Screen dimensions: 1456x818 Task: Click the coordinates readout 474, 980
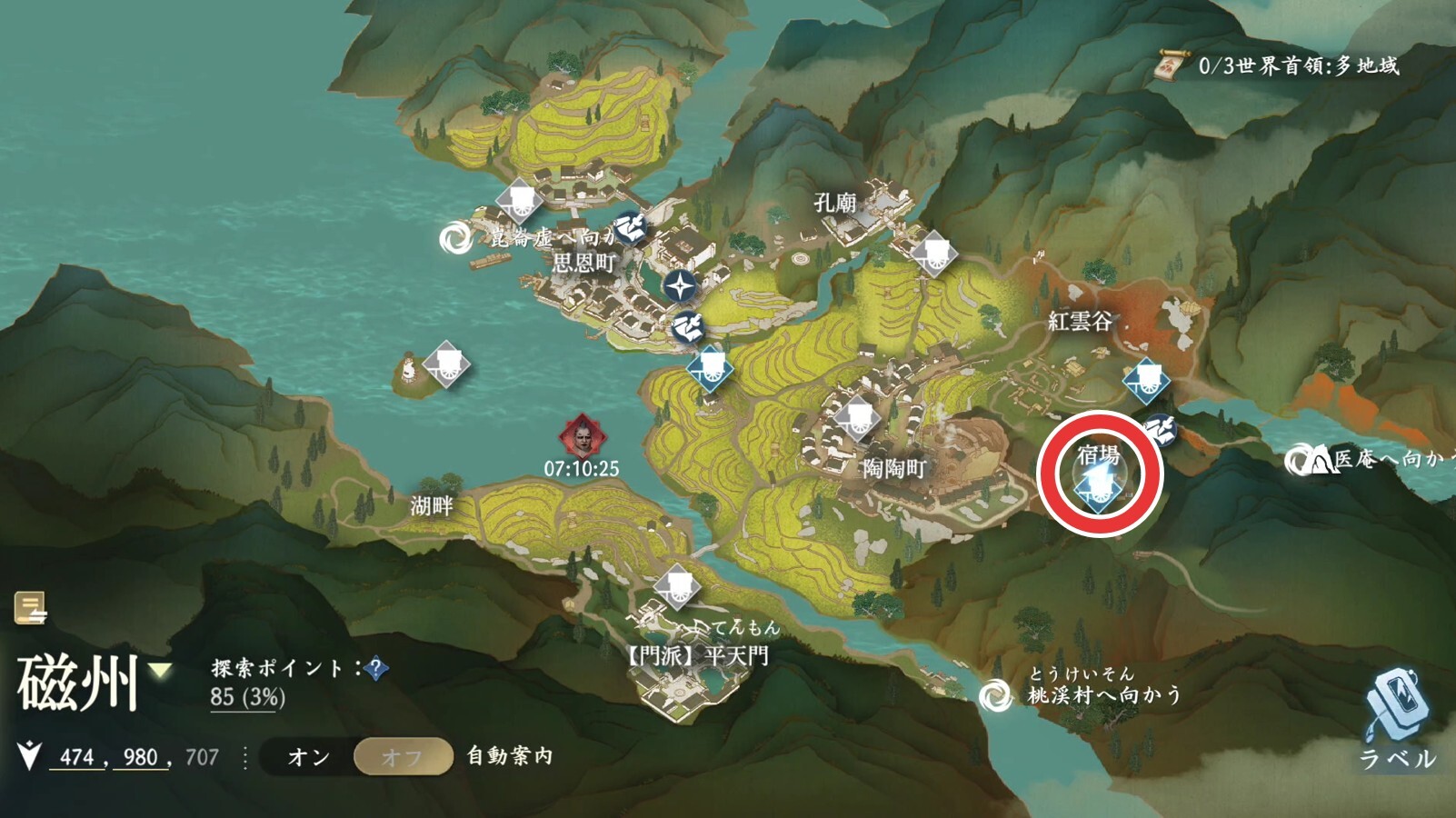(x=109, y=757)
